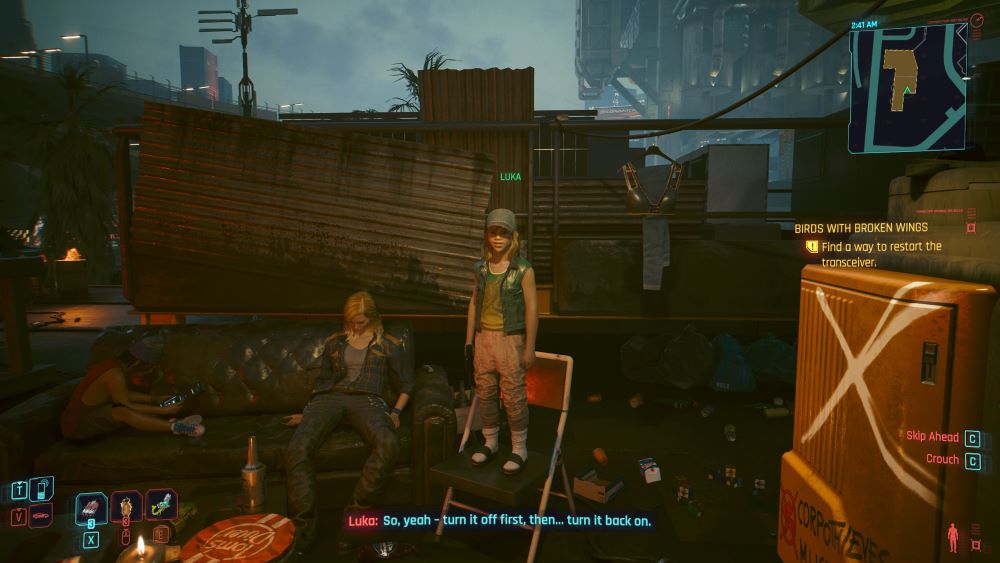Use the healing inhaler consumable slot

[92, 507]
